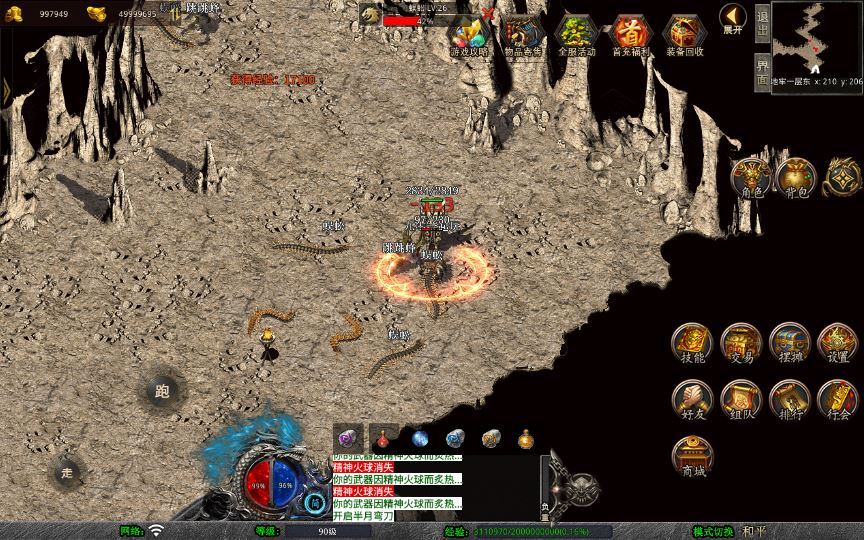
Task: Open the 摆摊 stall menu
Action: (789, 344)
